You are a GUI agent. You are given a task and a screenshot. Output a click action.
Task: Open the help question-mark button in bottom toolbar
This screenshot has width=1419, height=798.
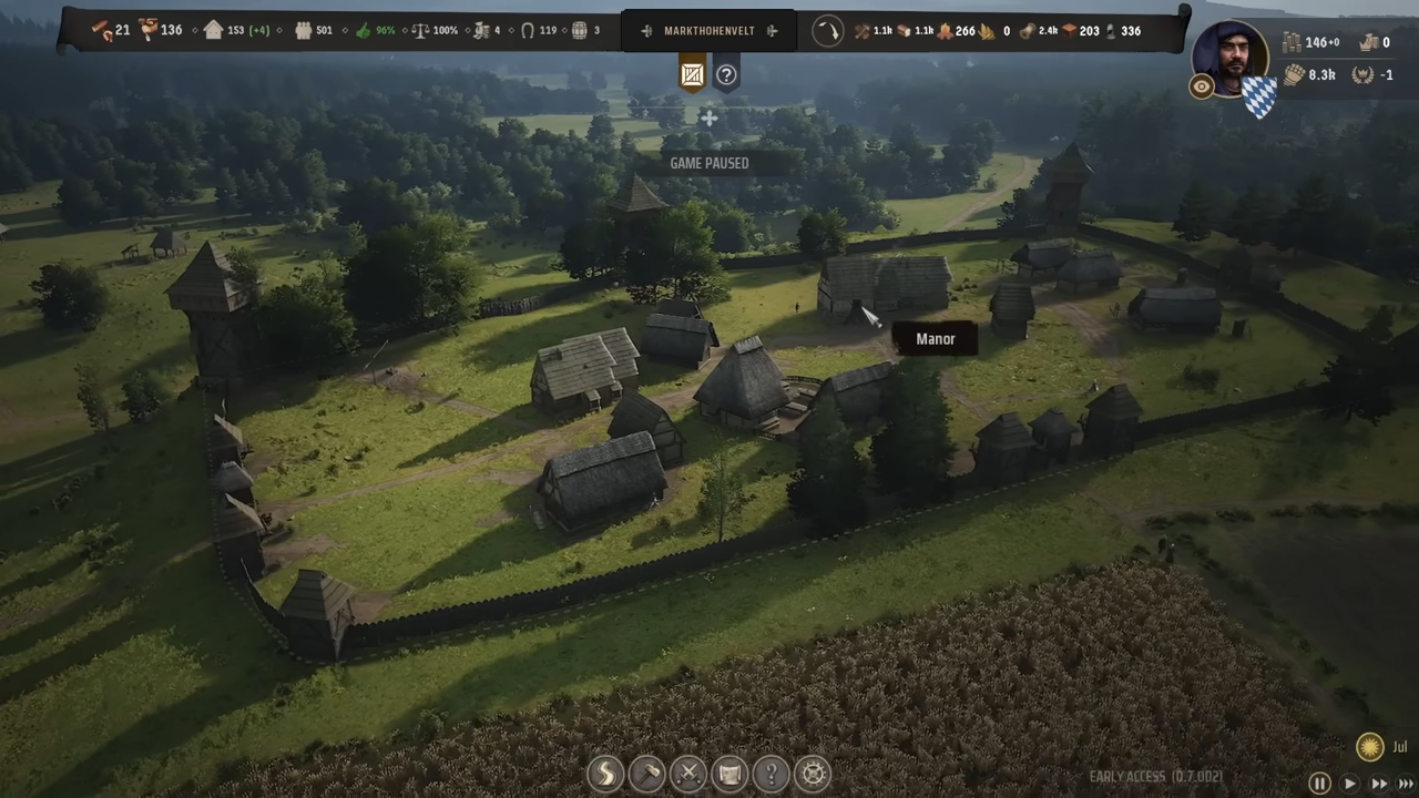[x=771, y=773]
